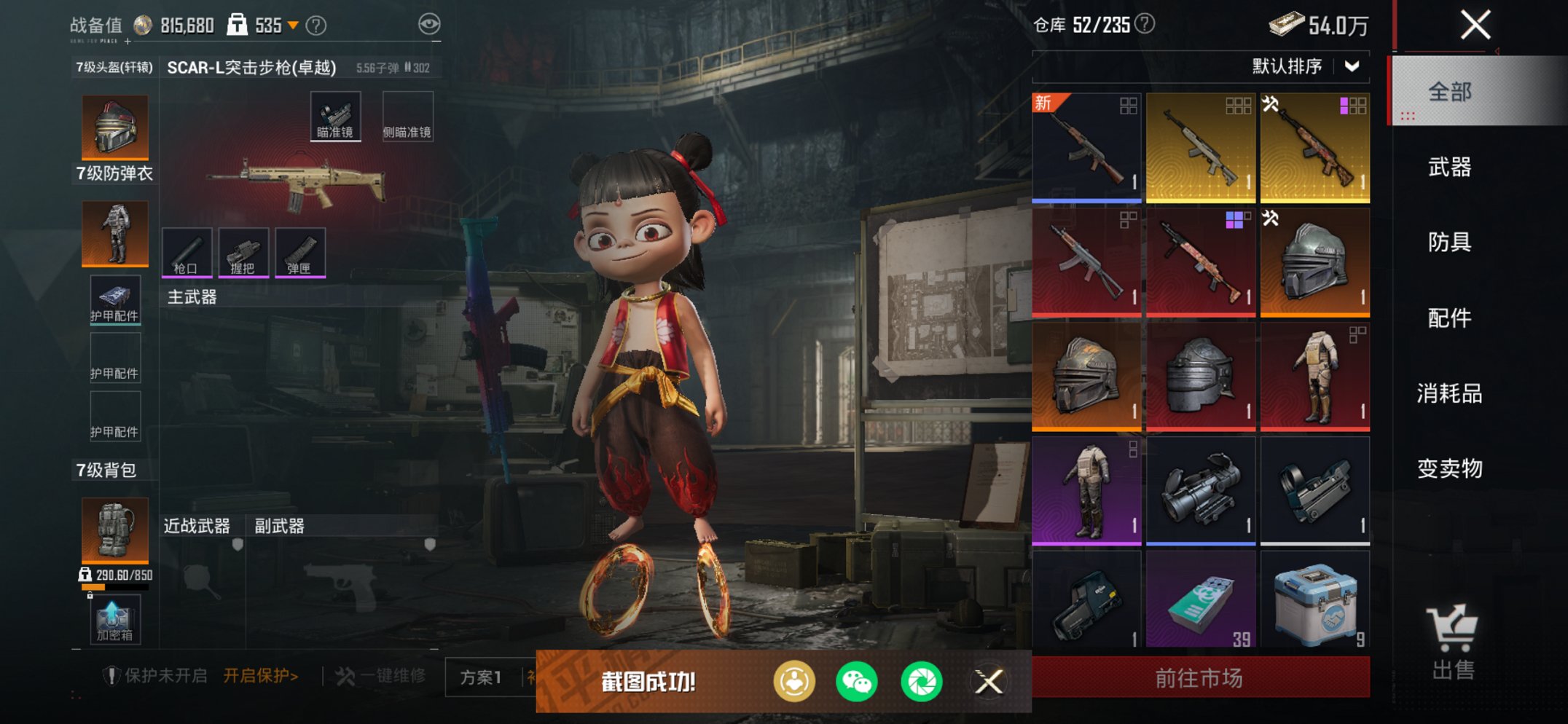Select the equipped SCAR-L rifle
This screenshot has height=724, width=1568.
pyautogui.click(x=297, y=184)
